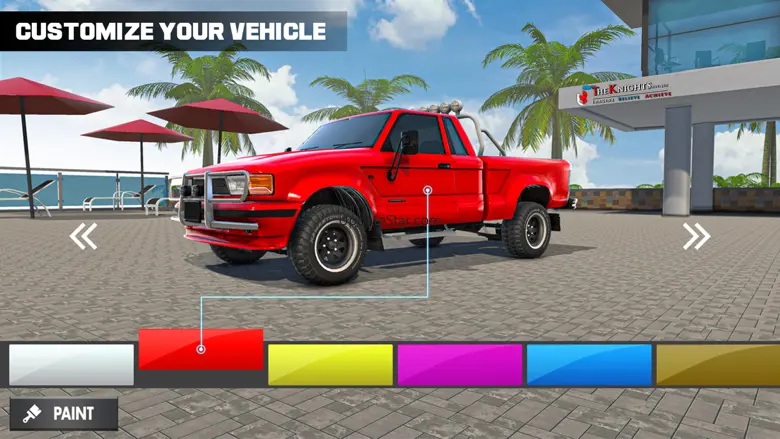Image resolution: width=780 pixels, height=439 pixels.
Task: Open the Paint customization tab
Action: [x=64, y=414]
